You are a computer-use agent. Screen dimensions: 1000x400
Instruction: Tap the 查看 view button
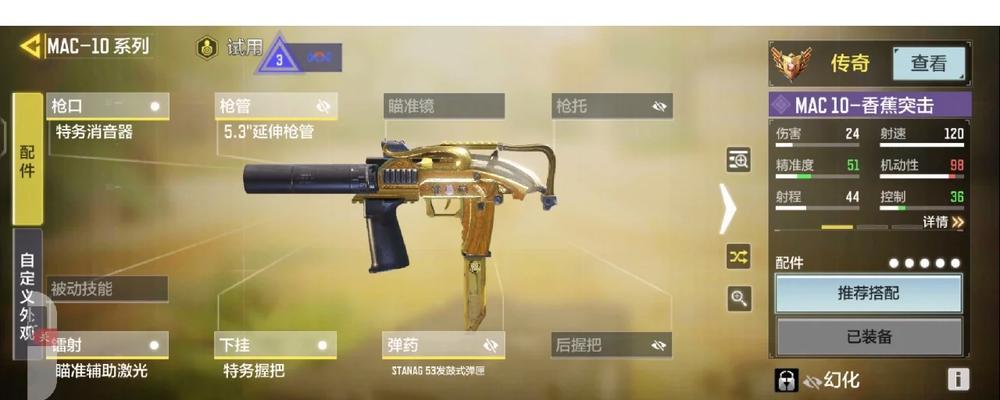click(928, 64)
